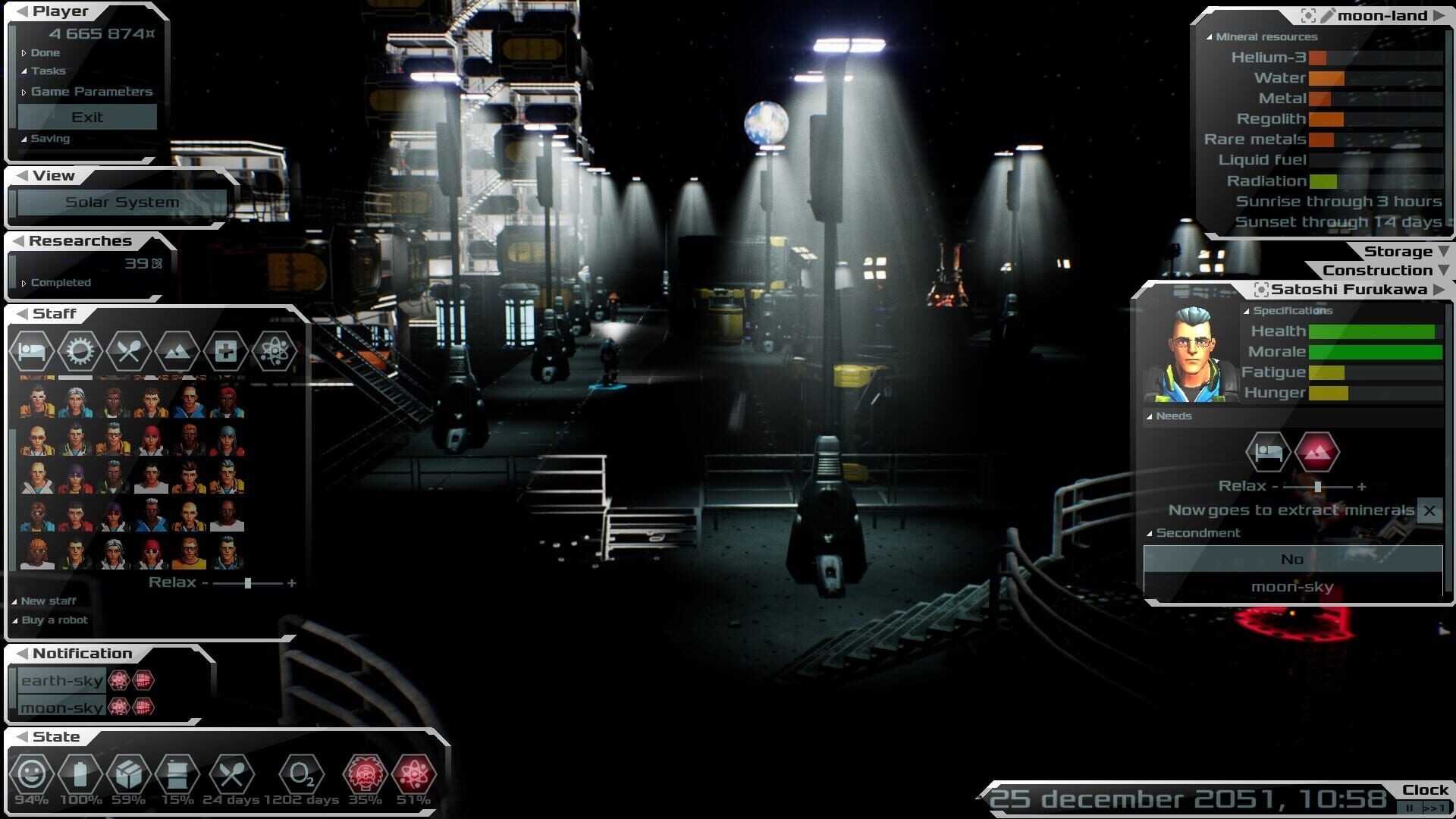Click the Exit button
Image resolution: width=1456 pixels, height=819 pixels.
click(x=87, y=117)
